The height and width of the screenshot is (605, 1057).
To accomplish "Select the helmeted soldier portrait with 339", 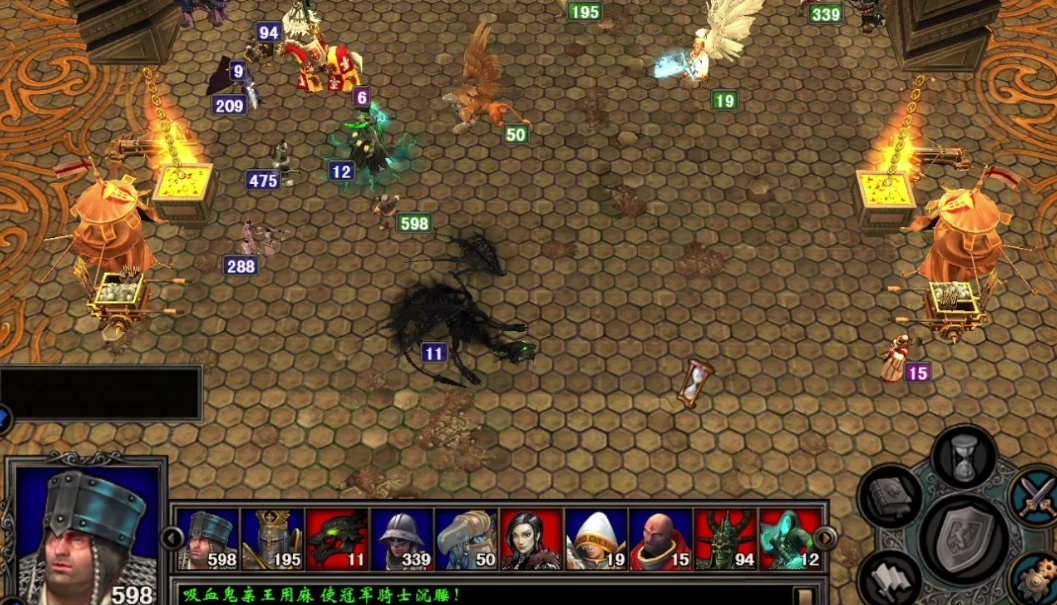I will click(x=402, y=539).
